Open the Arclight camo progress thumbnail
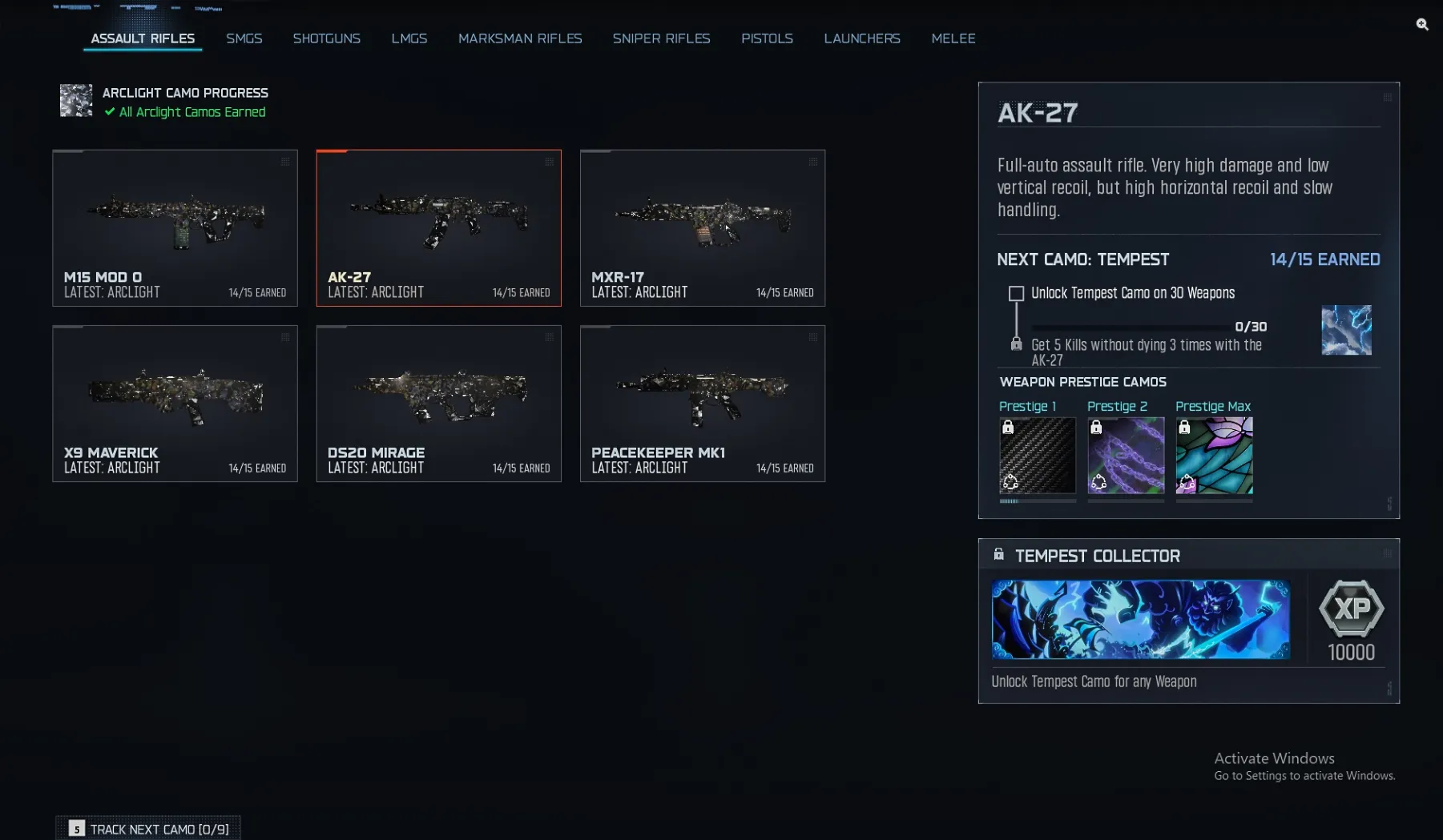 76,100
